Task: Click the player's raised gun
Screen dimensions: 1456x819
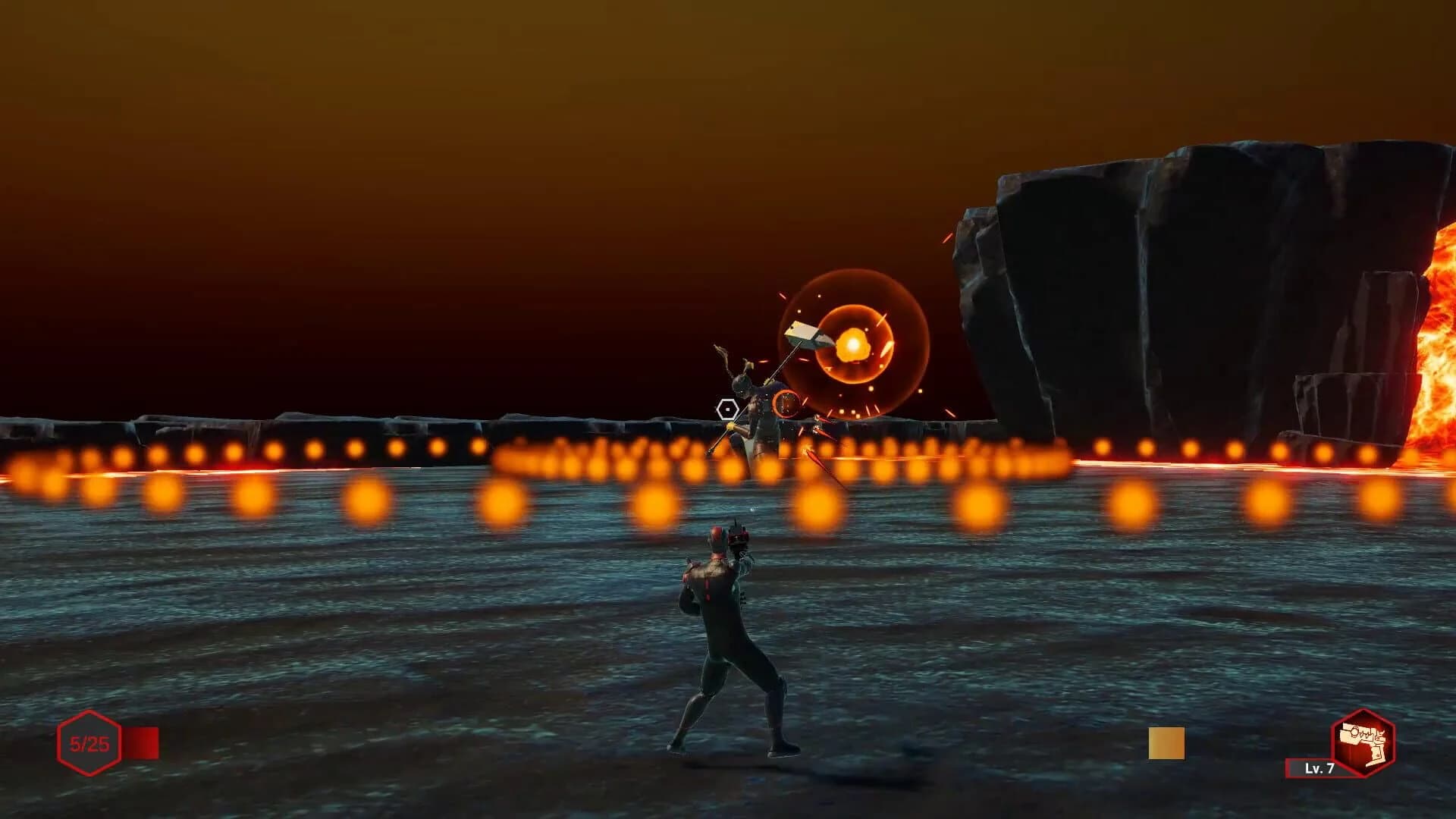Action: [x=739, y=538]
